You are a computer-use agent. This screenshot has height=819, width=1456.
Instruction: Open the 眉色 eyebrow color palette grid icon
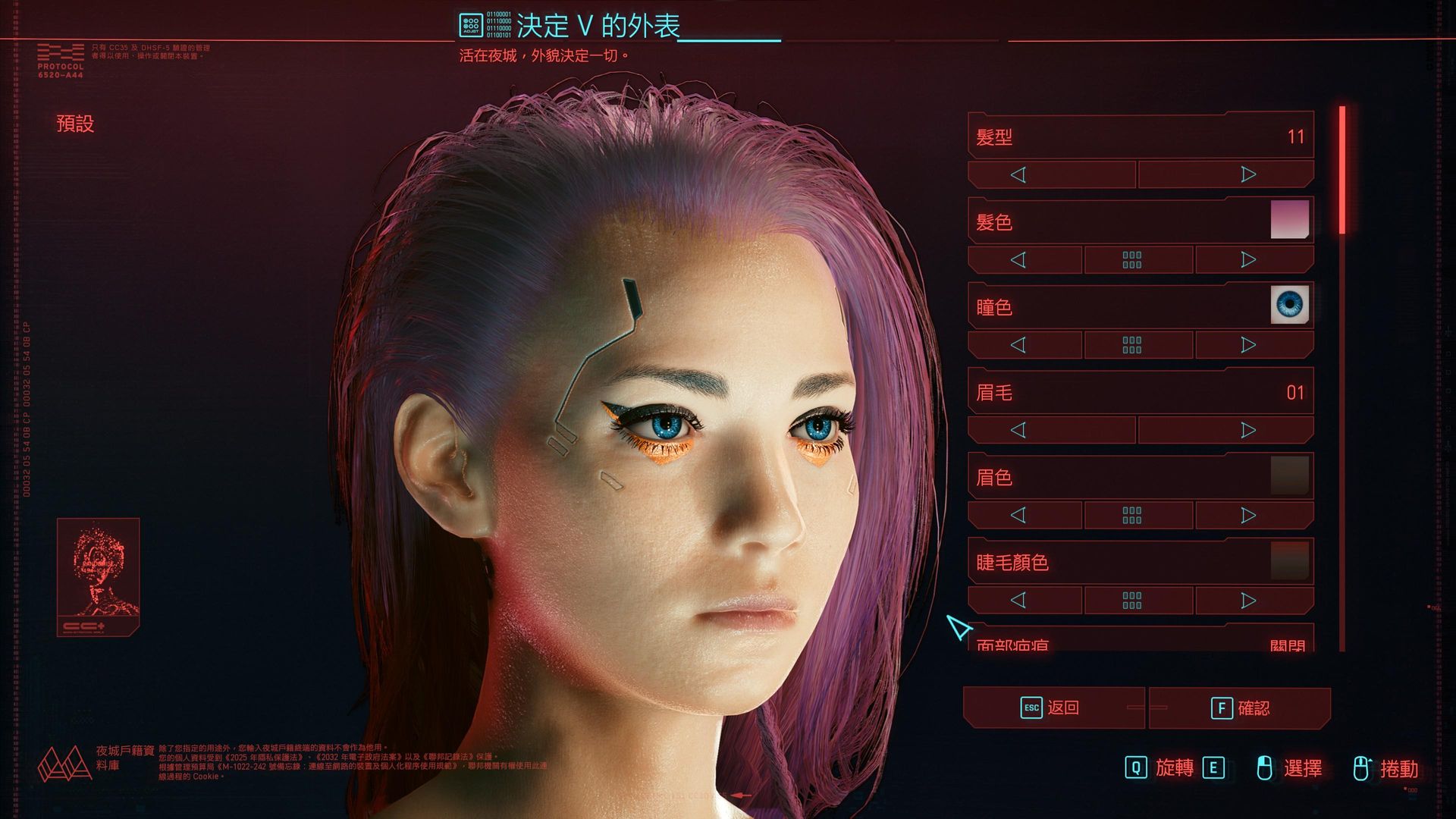coord(1131,514)
